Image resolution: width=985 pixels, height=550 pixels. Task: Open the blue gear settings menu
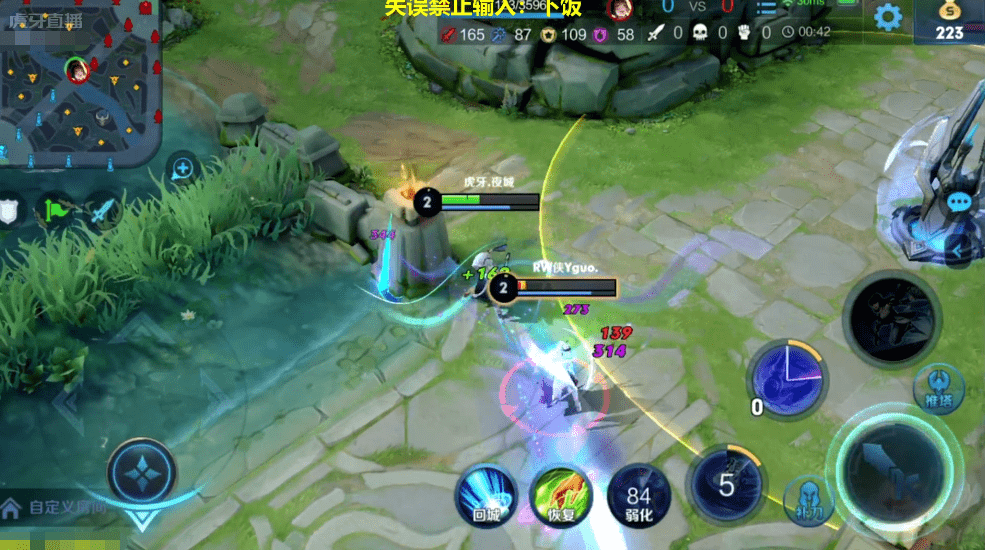click(x=887, y=17)
